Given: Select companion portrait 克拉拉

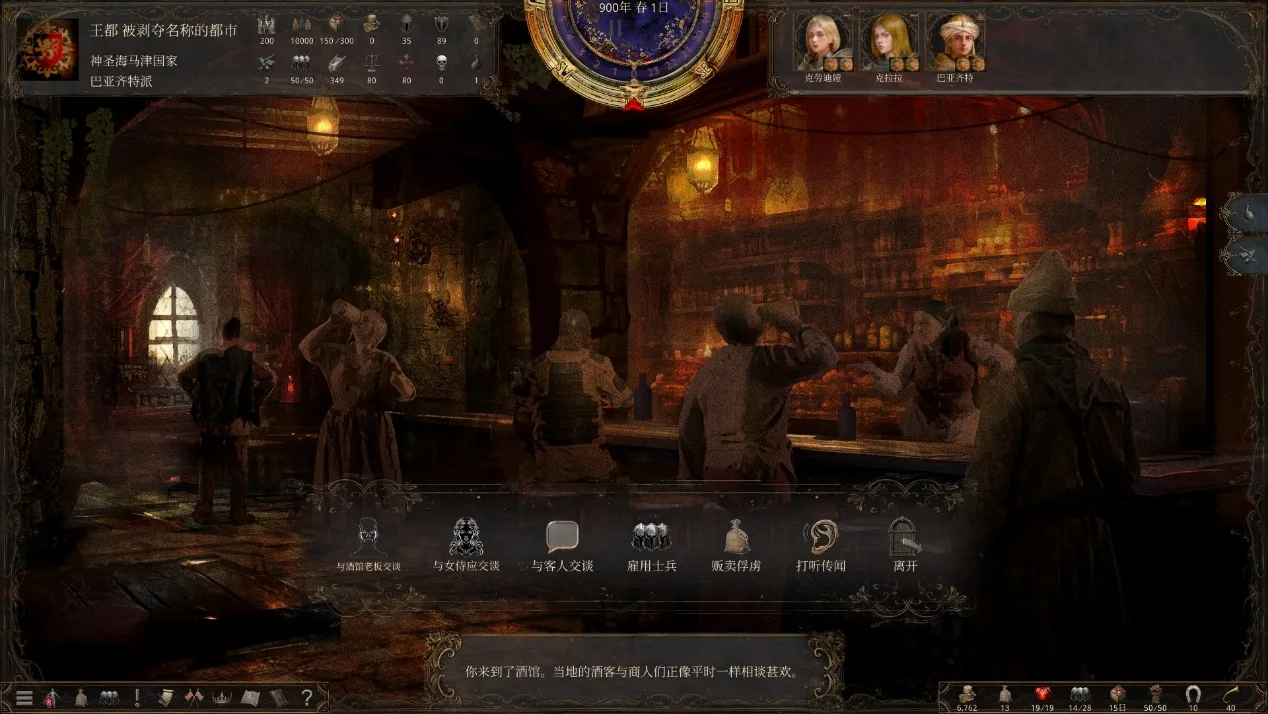Looking at the screenshot, I should pyautogui.click(x=889, y=40).
